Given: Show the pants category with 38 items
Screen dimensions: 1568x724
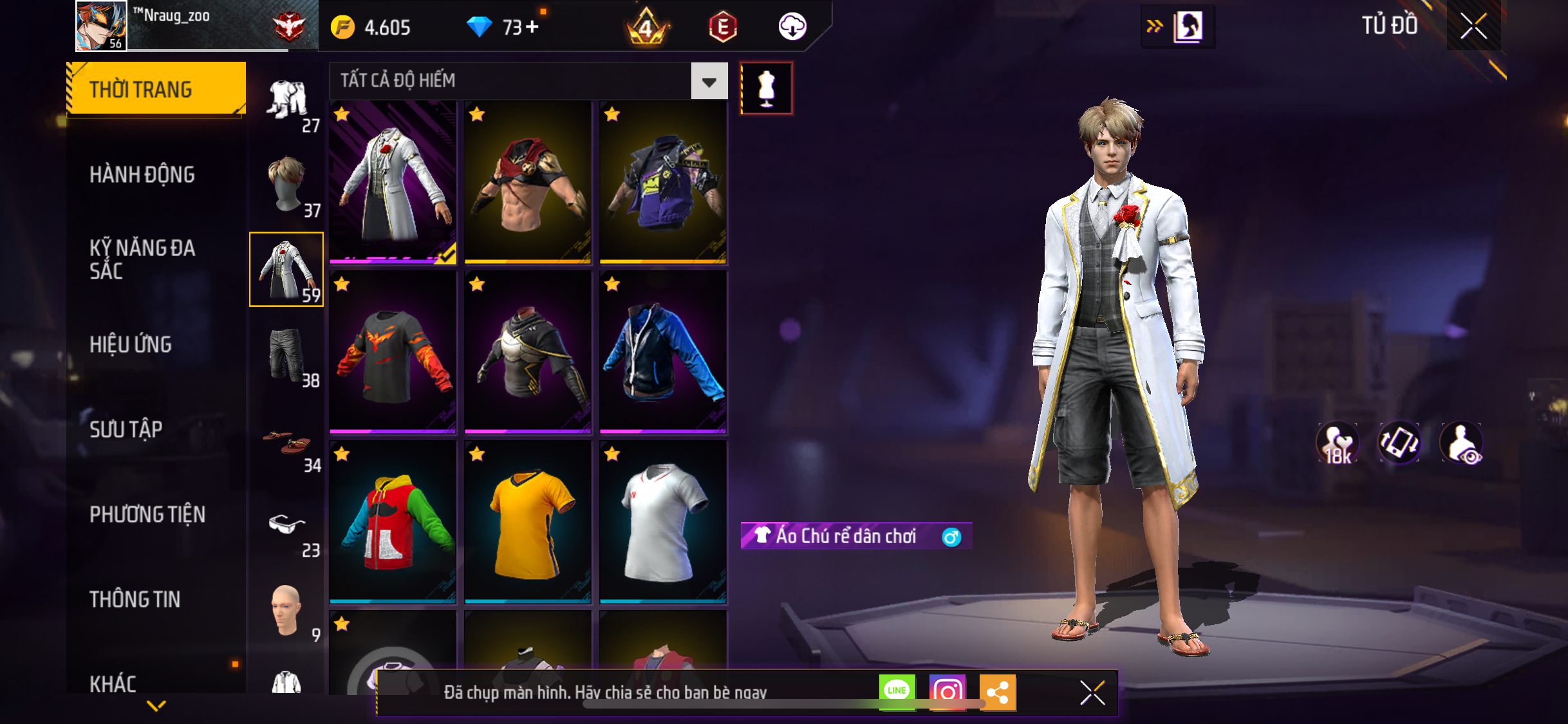Looking at the screenshot, I should [287, 355].
